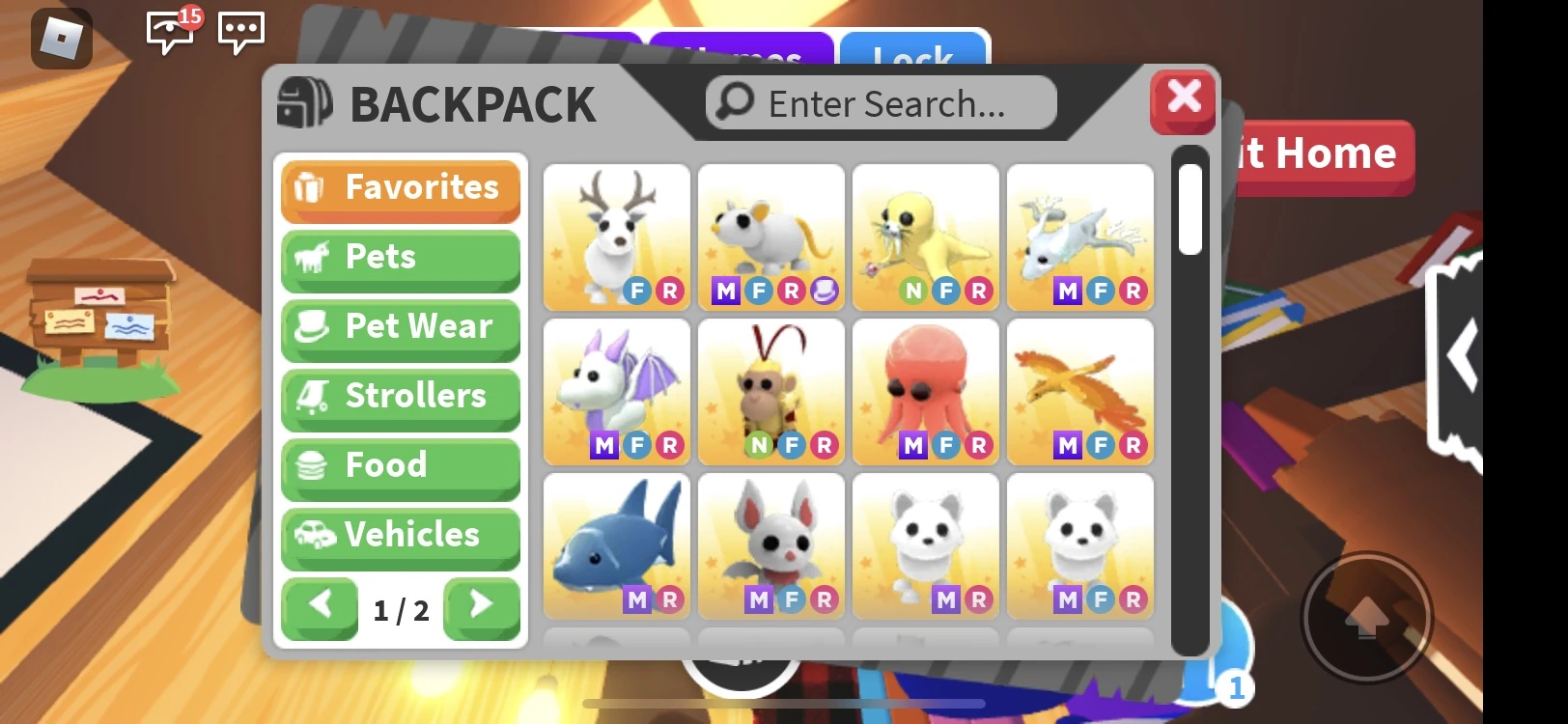The height and width of the screenshot is (724, 1568).
Task: Open the Food category
Action: point(400,466)
